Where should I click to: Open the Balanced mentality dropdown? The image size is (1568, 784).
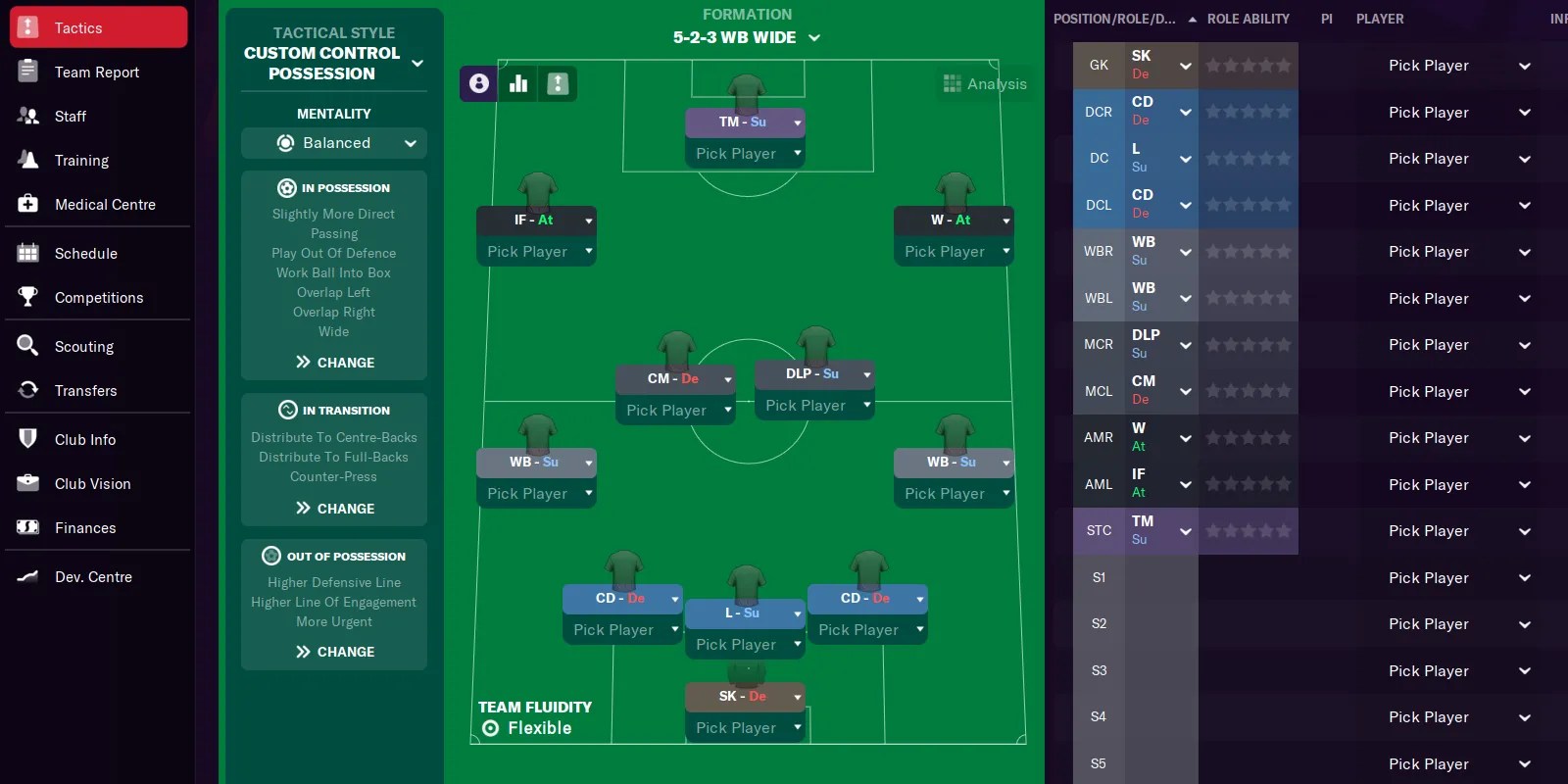(x=333, y=143)
